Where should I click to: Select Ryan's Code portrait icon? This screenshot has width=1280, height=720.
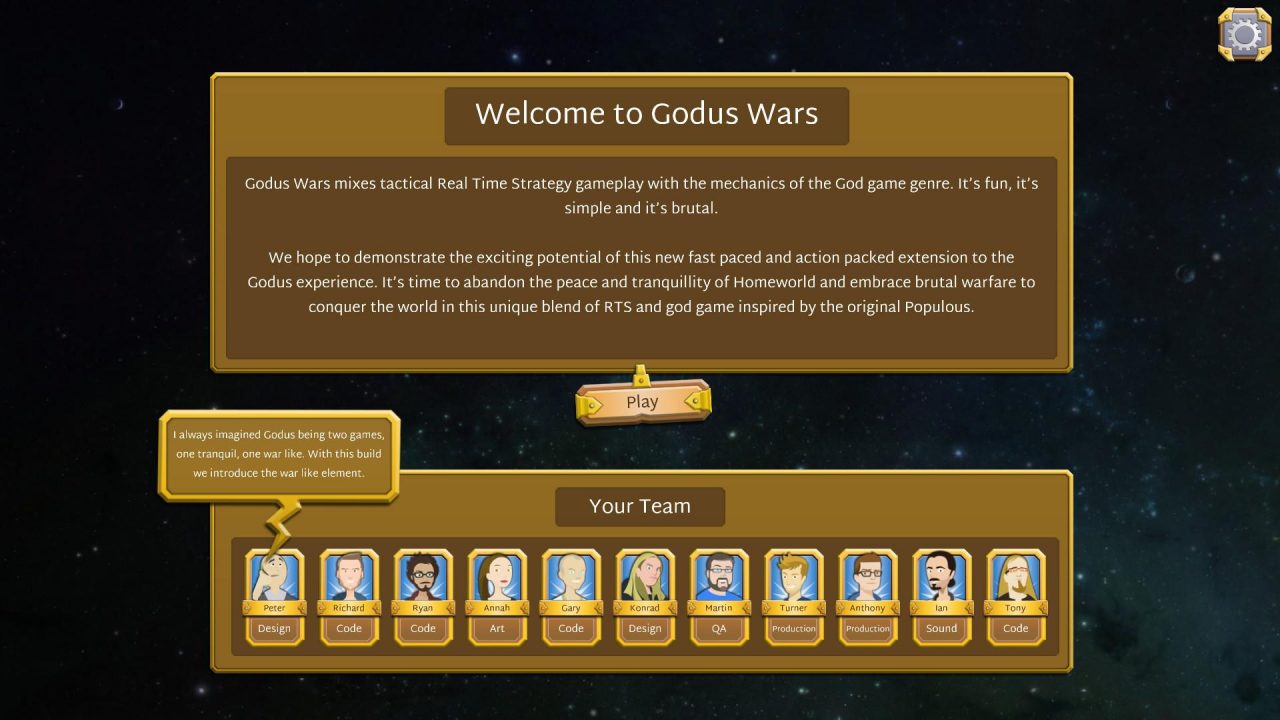click(423, 577)
